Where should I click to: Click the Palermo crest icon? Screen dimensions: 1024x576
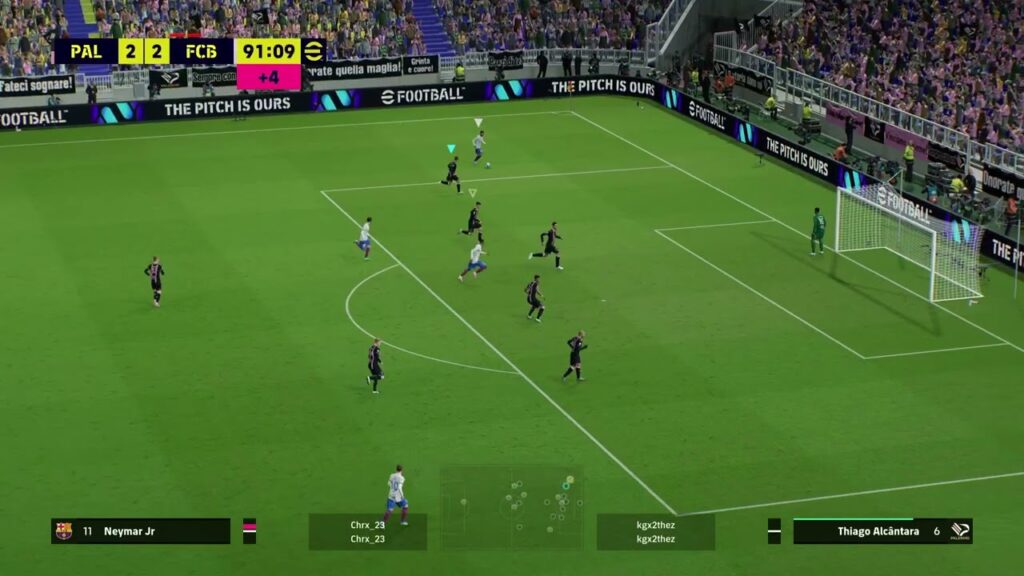coord(959,531)
